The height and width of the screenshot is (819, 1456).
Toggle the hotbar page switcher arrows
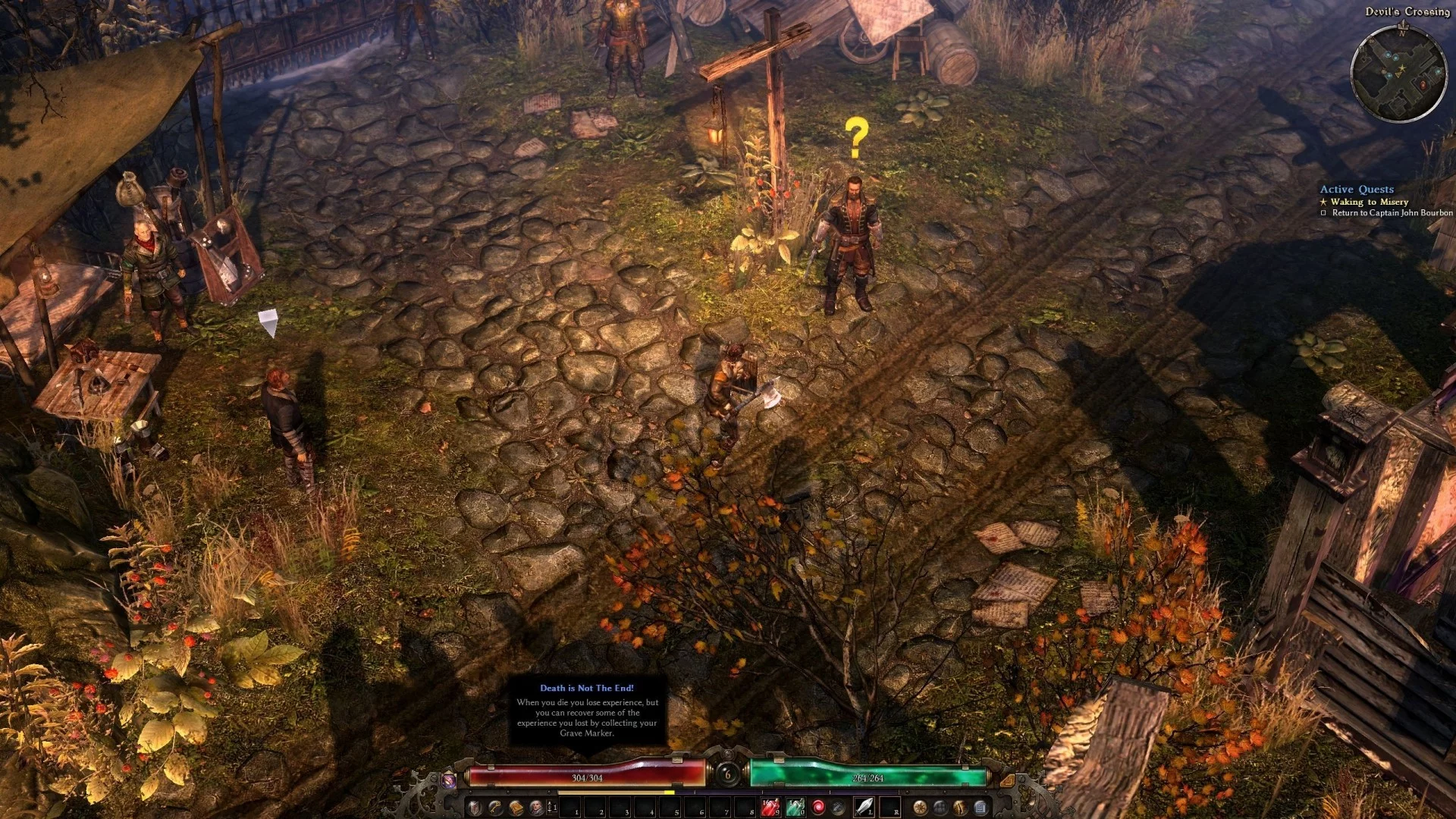551,807
